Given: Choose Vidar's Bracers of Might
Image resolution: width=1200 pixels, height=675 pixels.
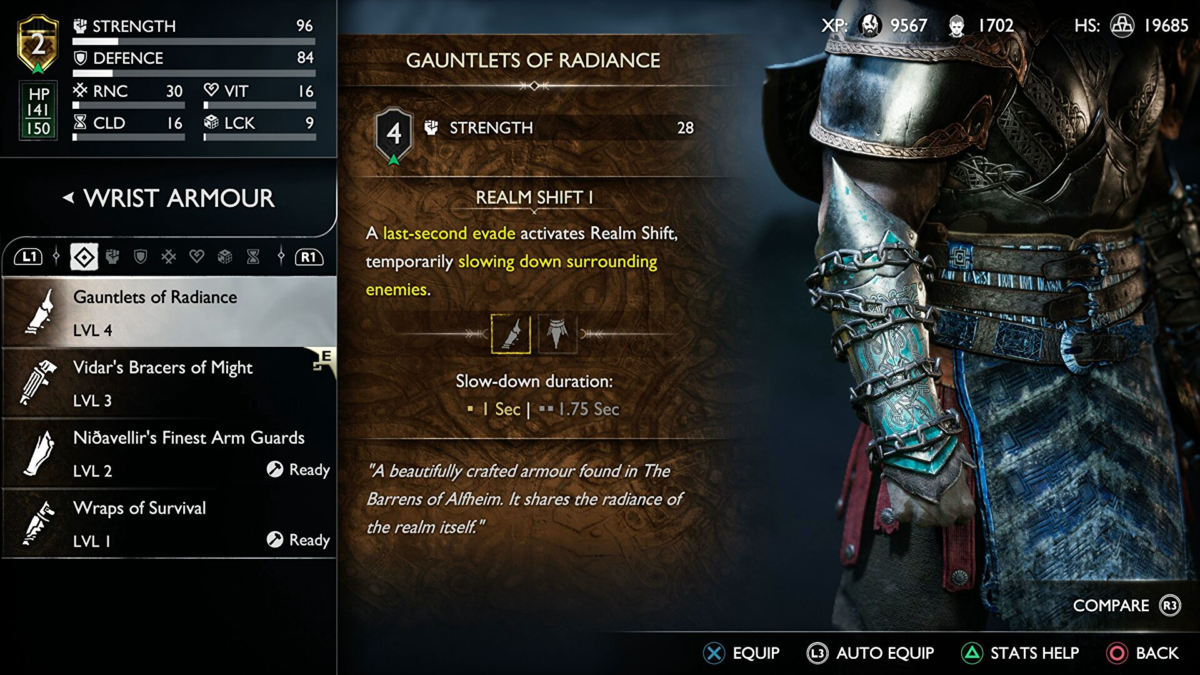Looking at the screenshot, I should [168, 383].
